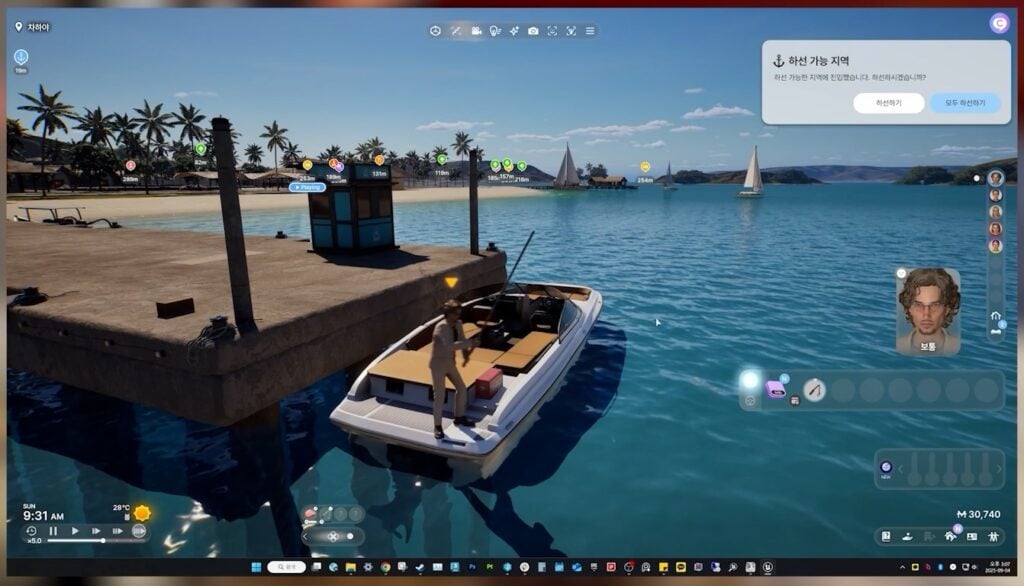Choose 모두 하선하기 to disembark everyone

(964, 103)
